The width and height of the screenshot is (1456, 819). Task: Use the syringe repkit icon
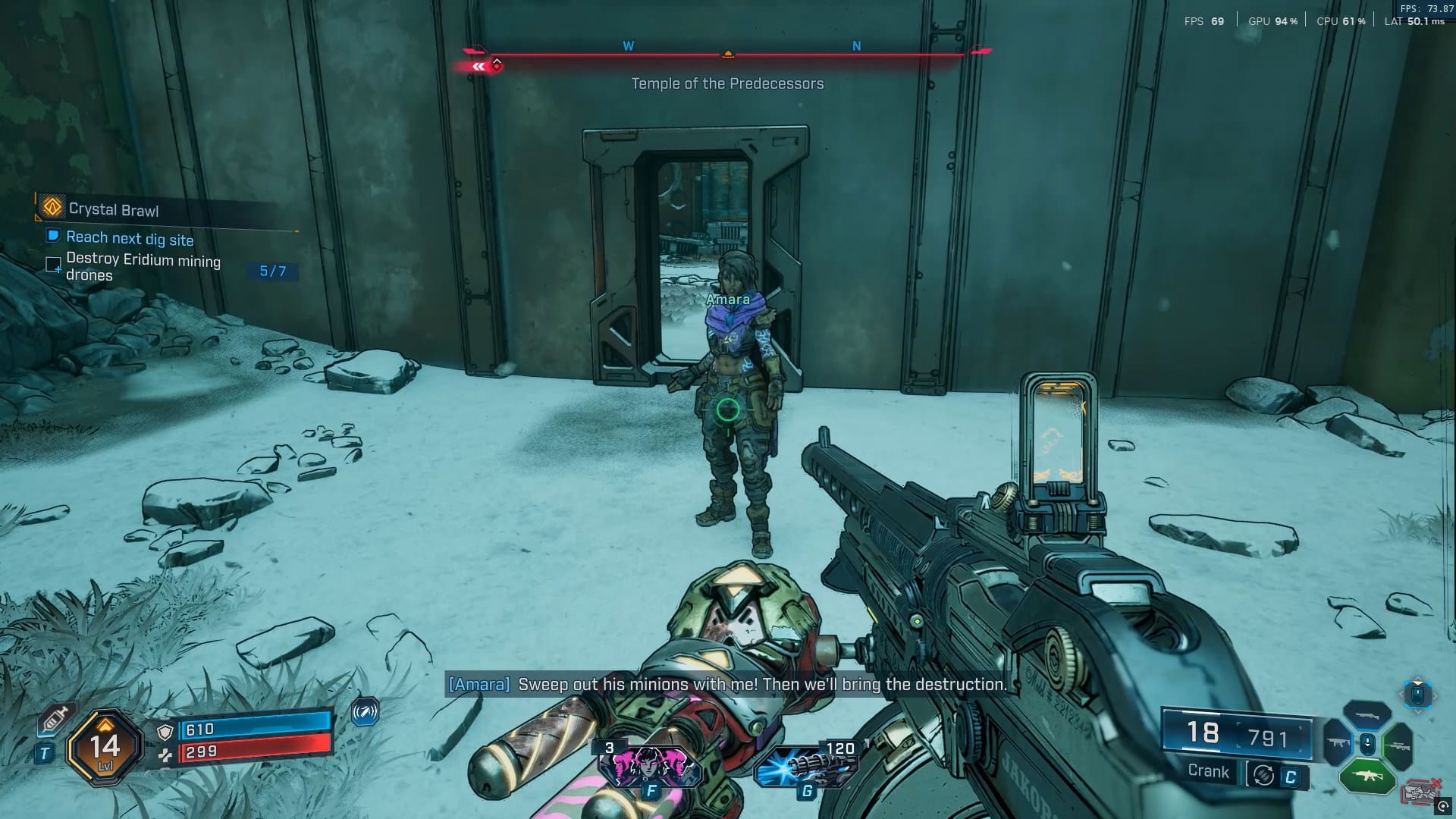(55, 720)
